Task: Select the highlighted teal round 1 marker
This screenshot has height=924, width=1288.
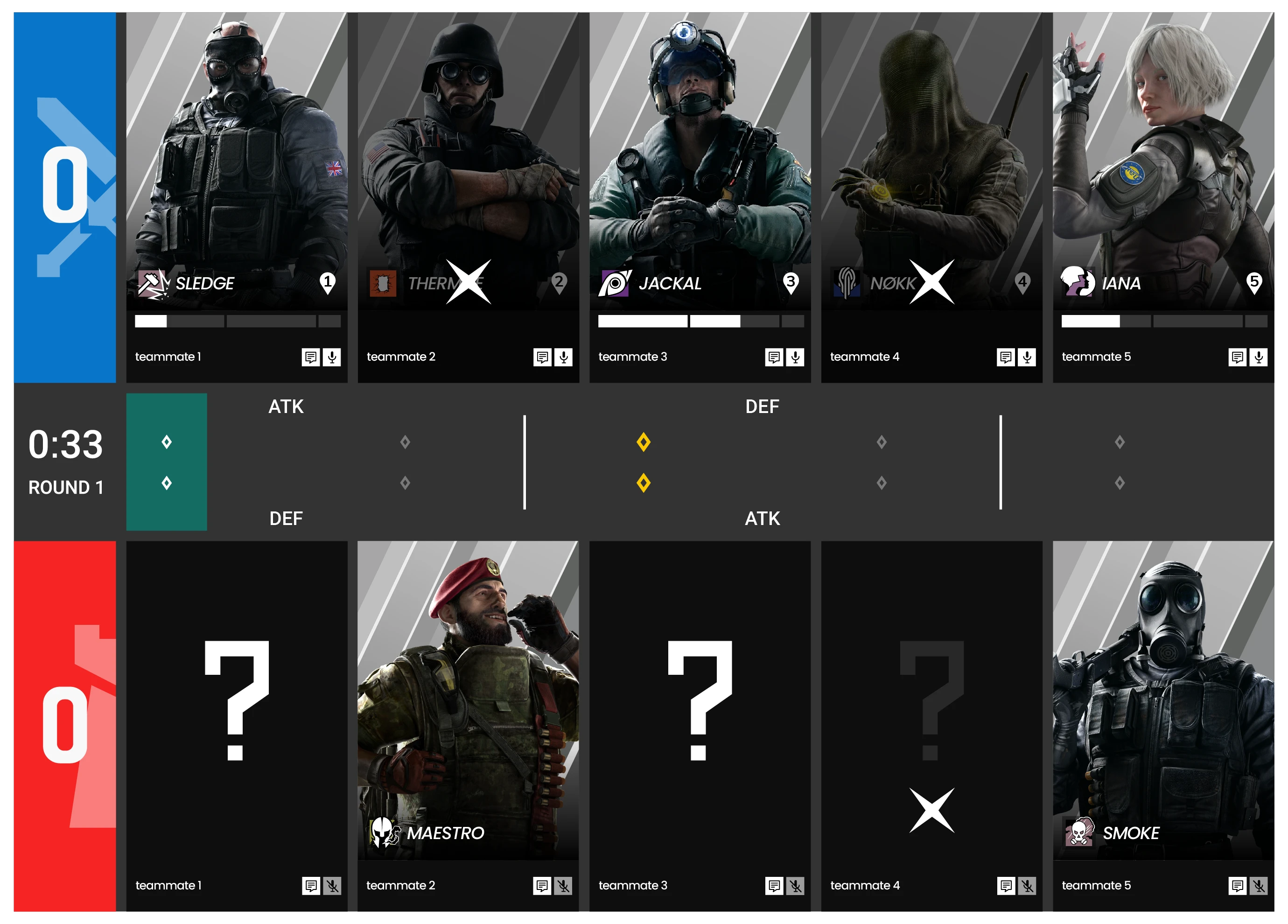Action: coord(167,462)
